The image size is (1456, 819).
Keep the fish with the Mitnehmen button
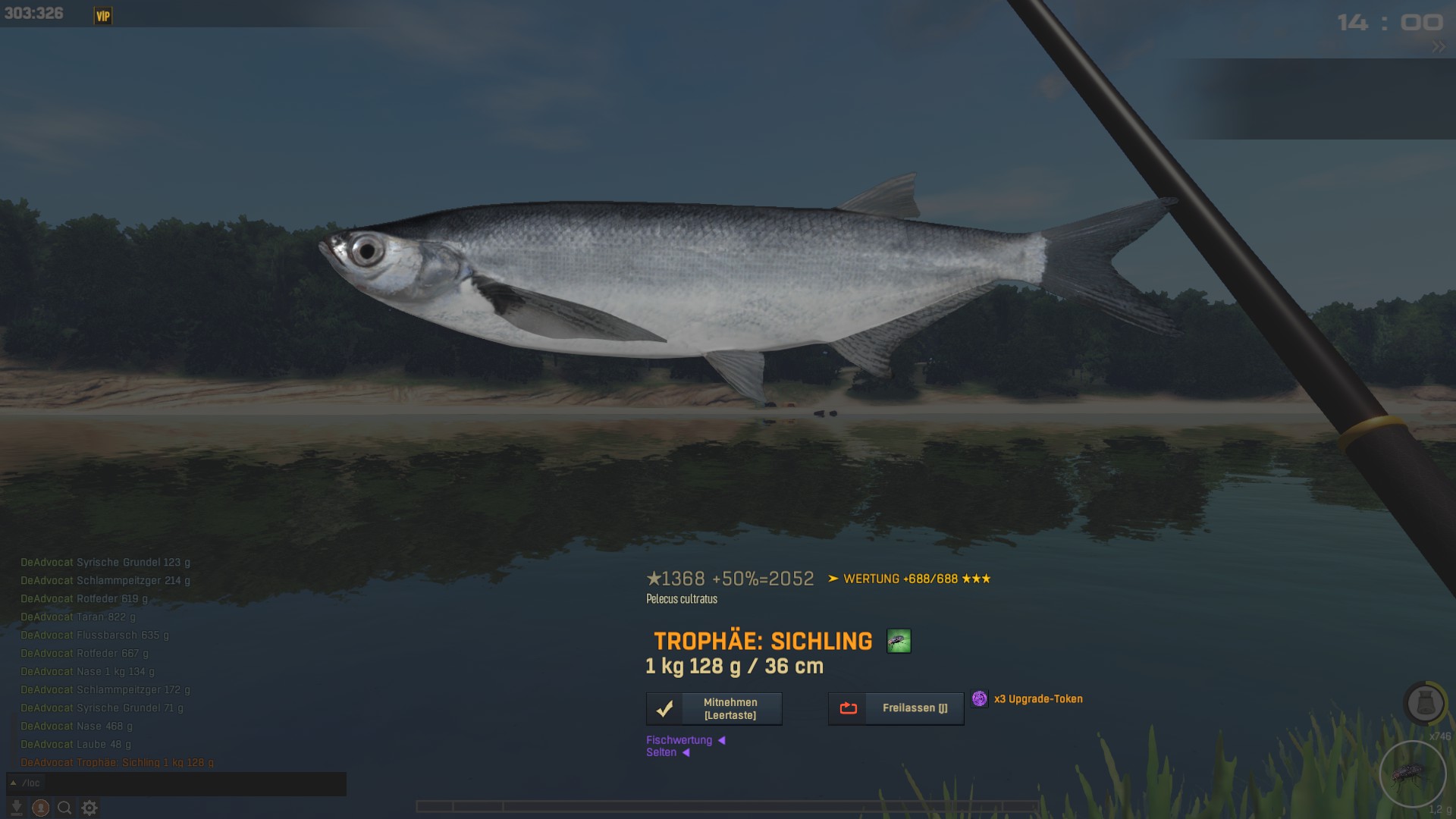(x=714, y=709)
